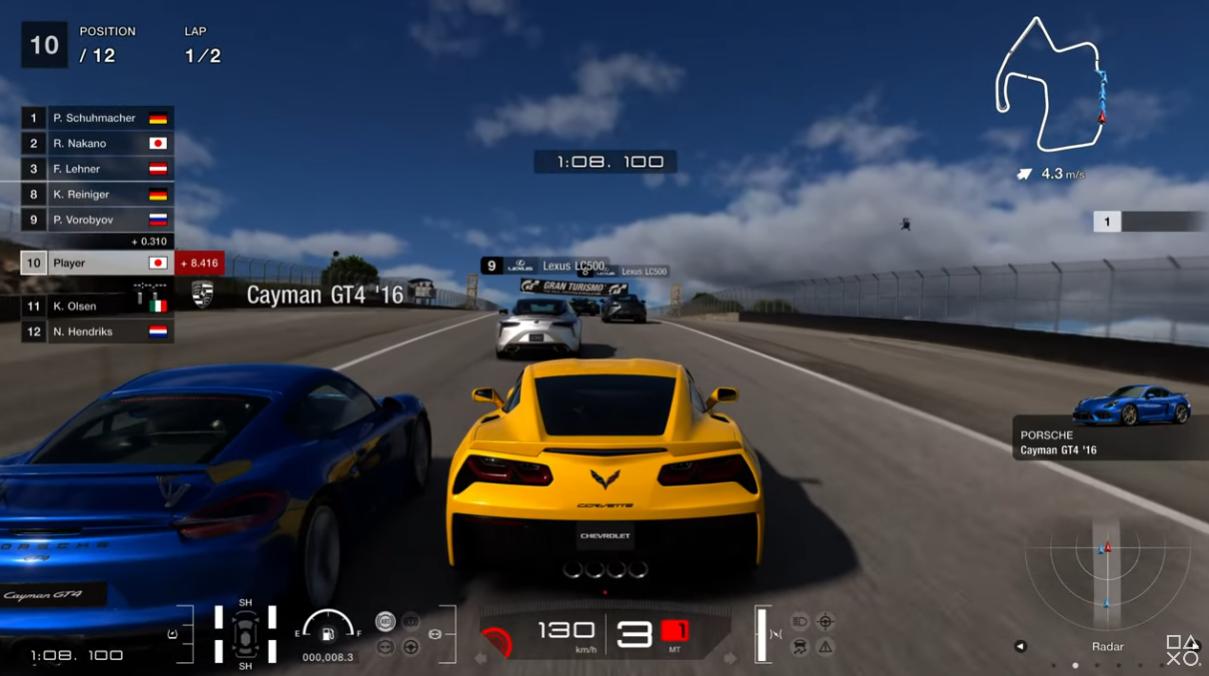
Task: Click the Porsche Cayman GT4 '16 thumbnail
Action: click(x=1131, y=405)
